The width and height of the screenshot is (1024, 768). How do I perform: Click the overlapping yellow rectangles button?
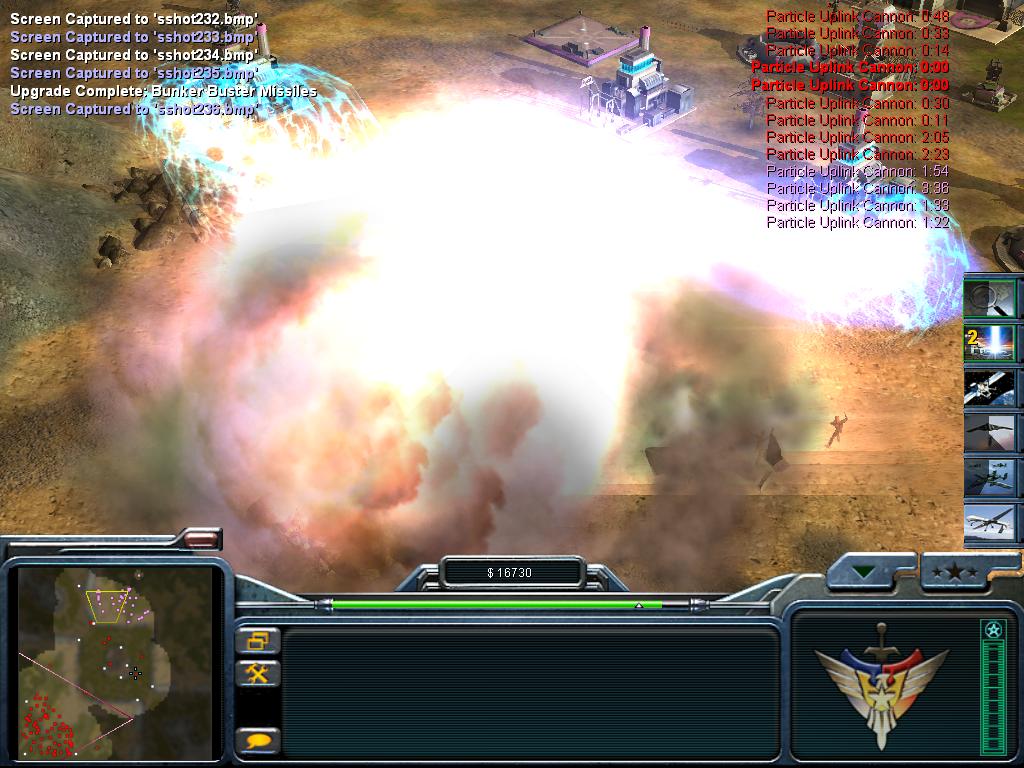(258, 640)
